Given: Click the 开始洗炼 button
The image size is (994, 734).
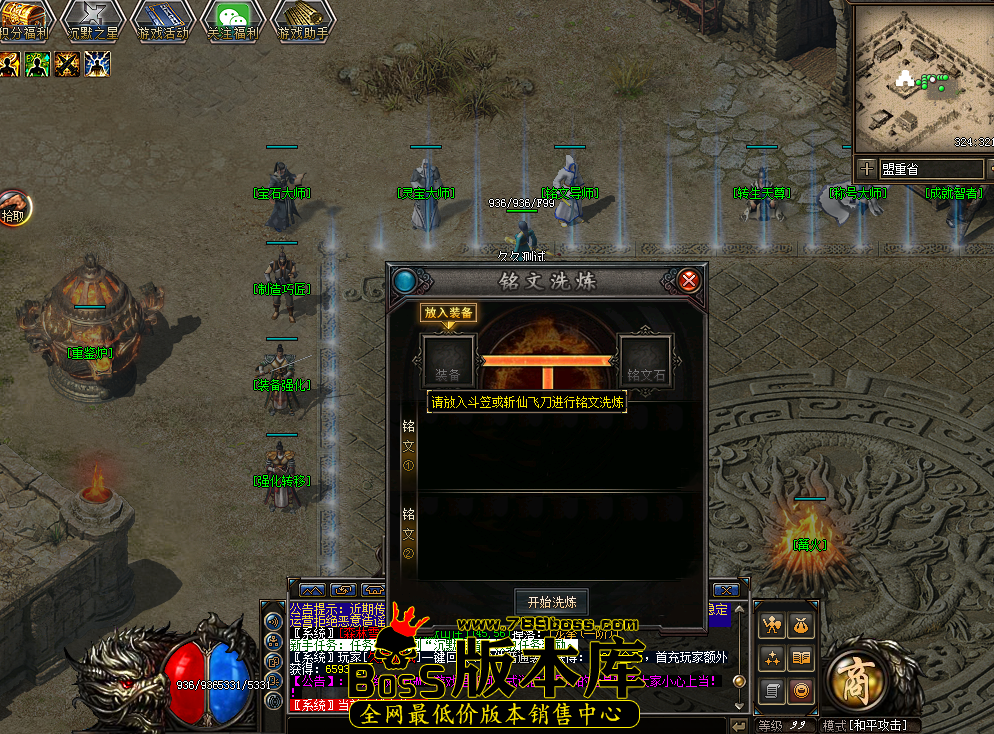Looking at the screenshot, I should click(x=552, y=602).
